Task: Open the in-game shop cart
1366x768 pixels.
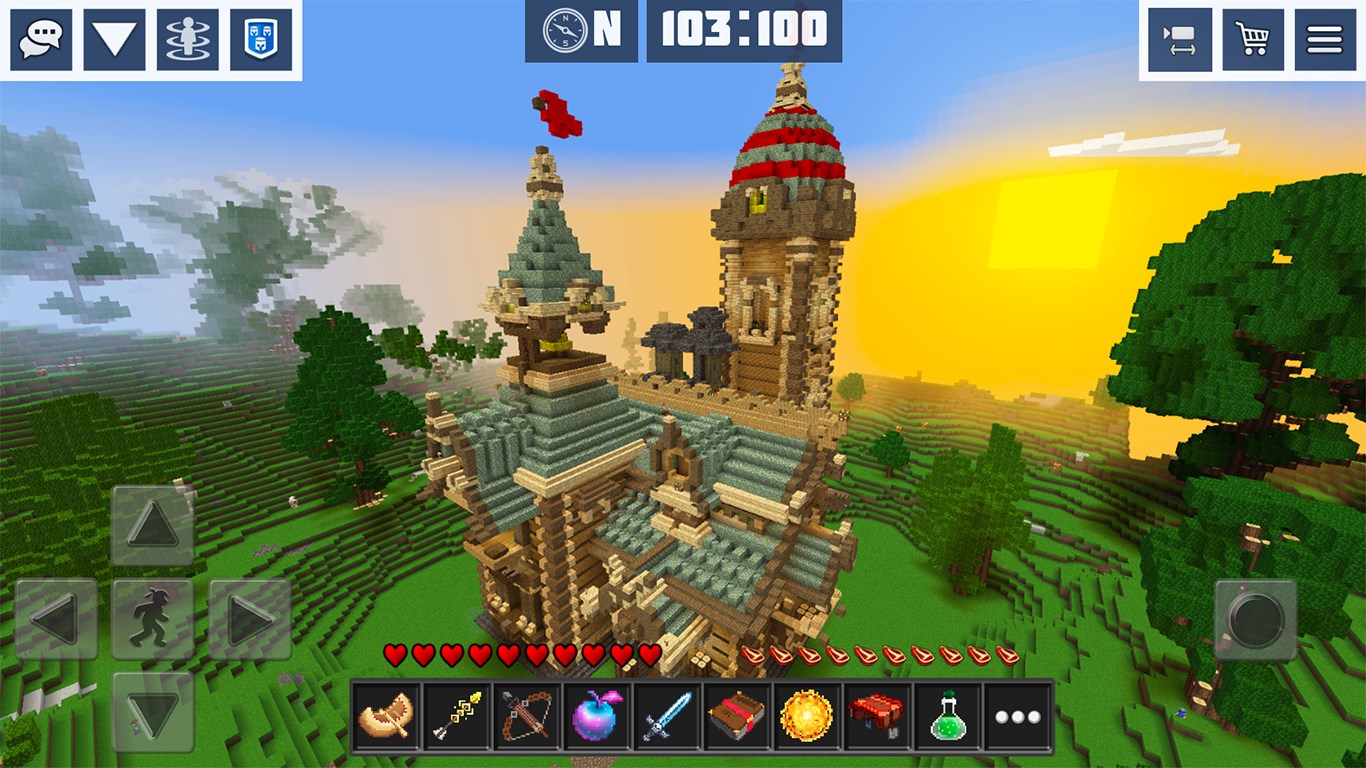Action: (1253, 39)
